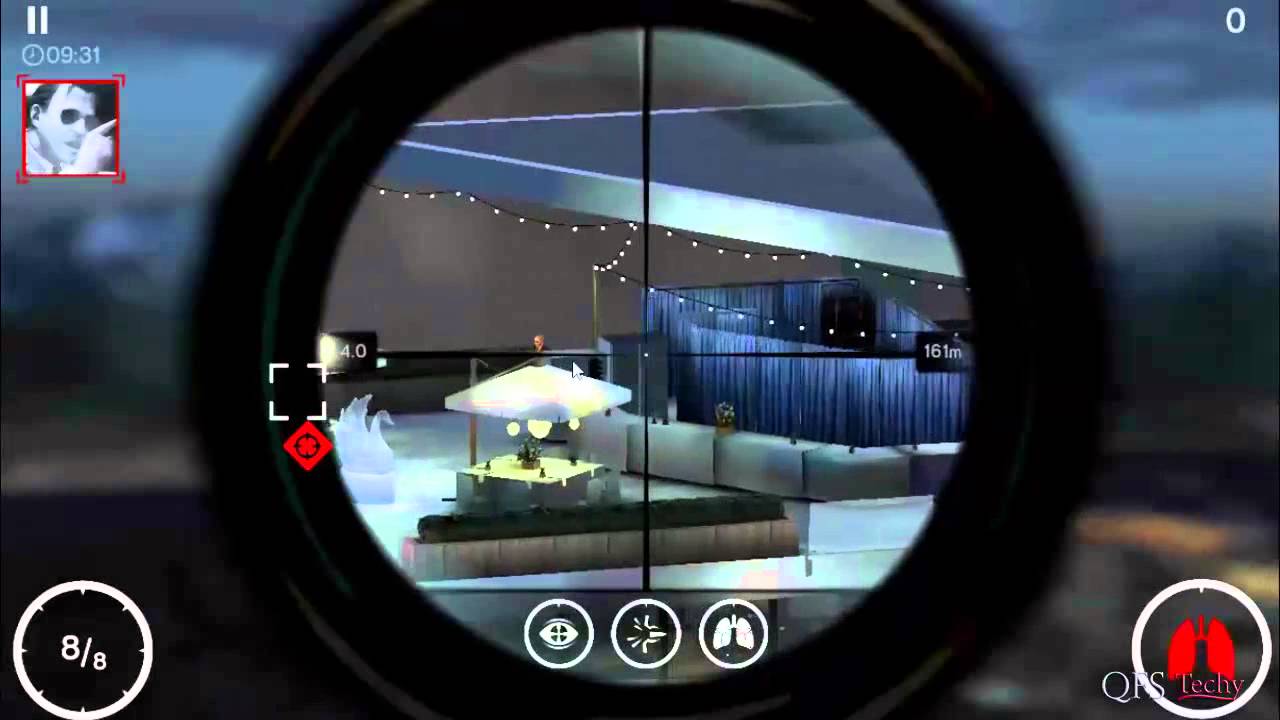Screen dimensions: 1280x720
Task: Tap the red diamond target marker inside scope
Action: click(x=307, y=447)
